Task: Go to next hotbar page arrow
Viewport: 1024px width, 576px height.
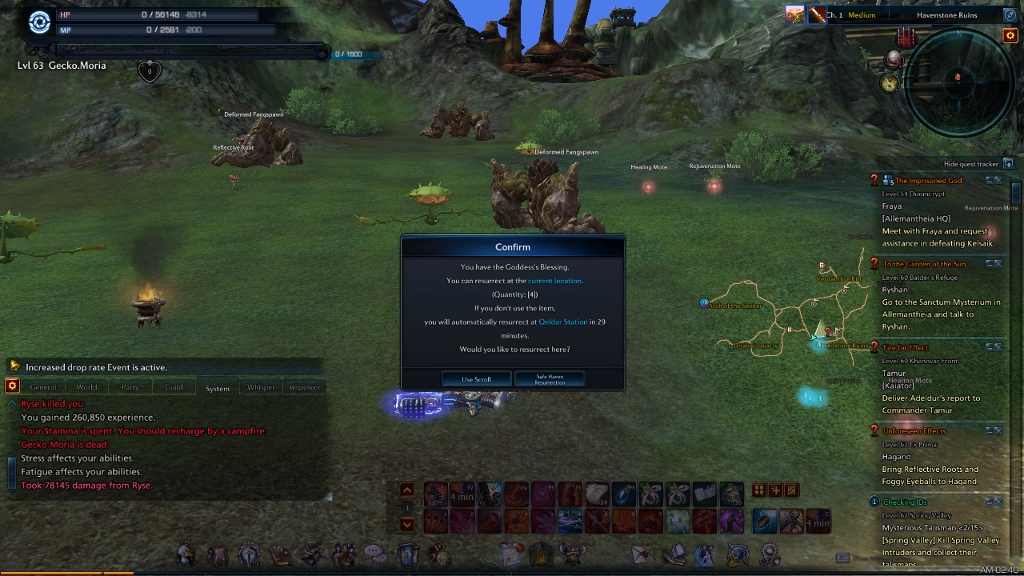Action: tap(407, 523)
